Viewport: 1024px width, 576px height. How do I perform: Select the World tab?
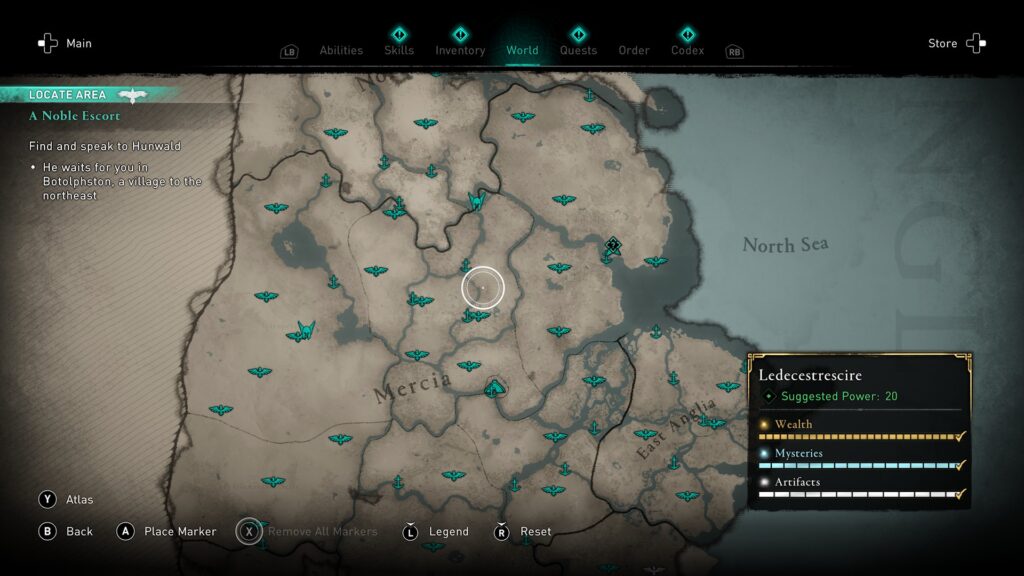(522, 50)
